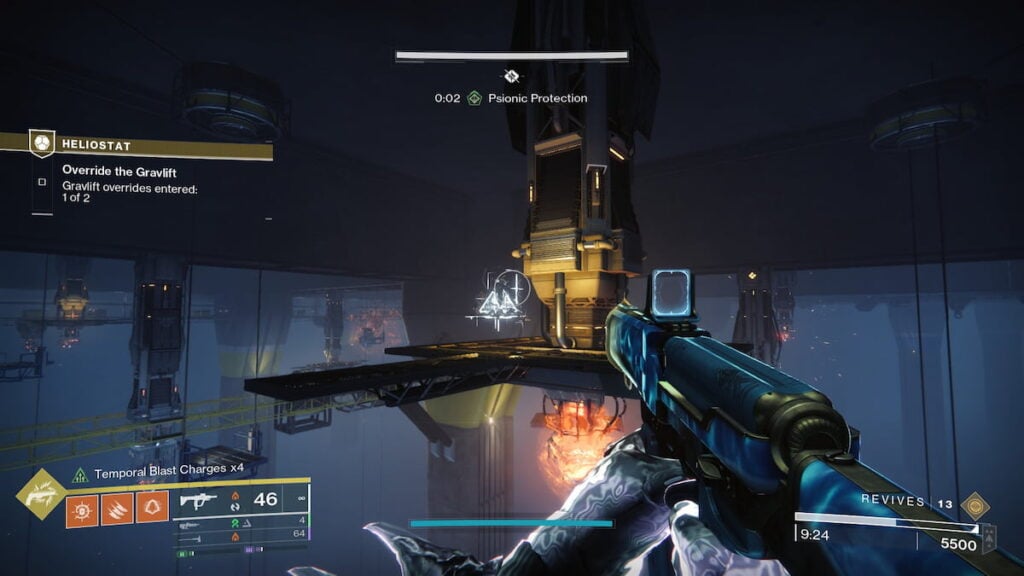The width and height of the screenshot is (1024, 576).
Task: Activate the orange class ability icon
Action: (x=152, y=508)
